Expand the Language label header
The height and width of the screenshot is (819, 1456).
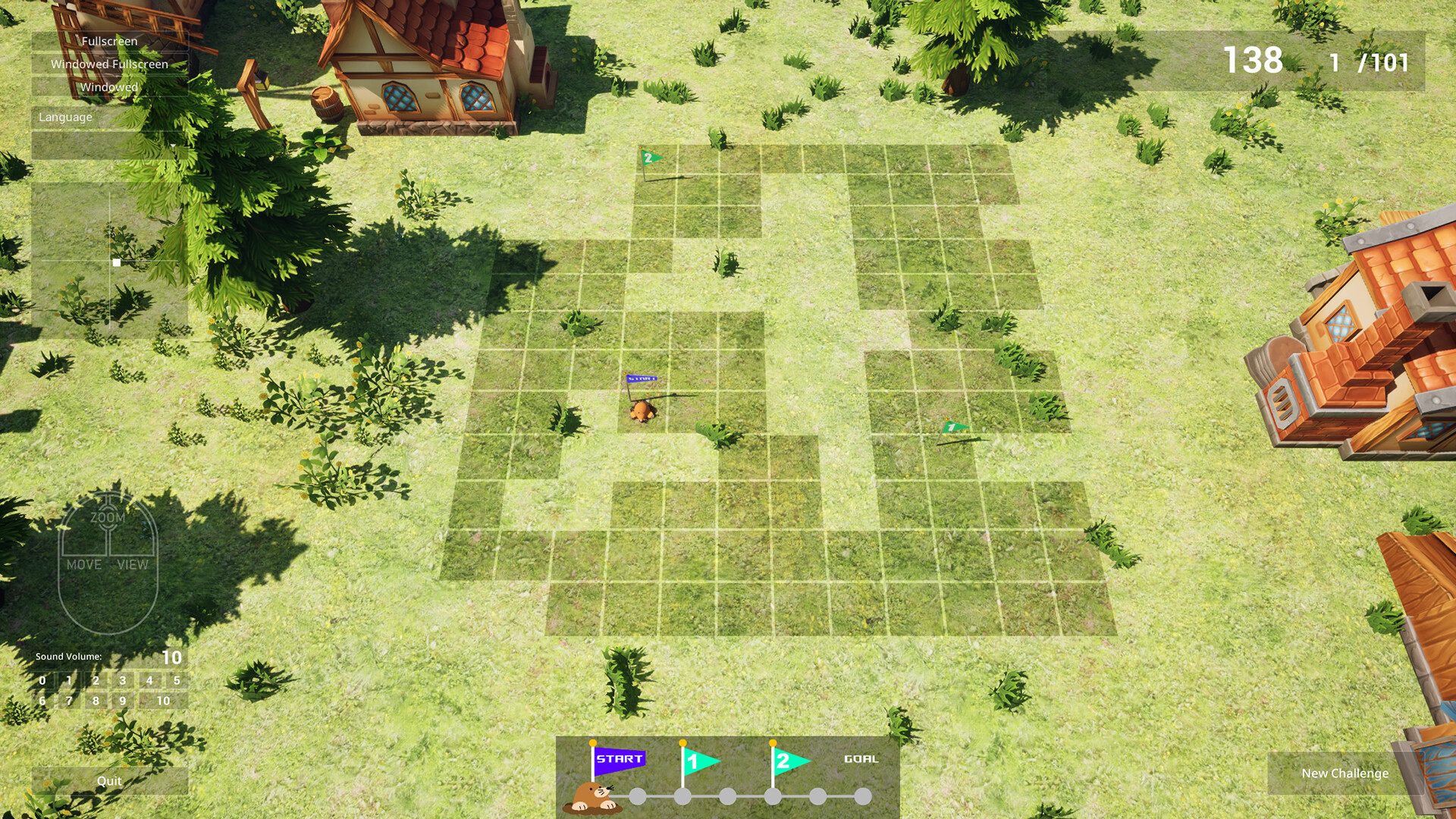pyautogui.click(x=66, y=117)
